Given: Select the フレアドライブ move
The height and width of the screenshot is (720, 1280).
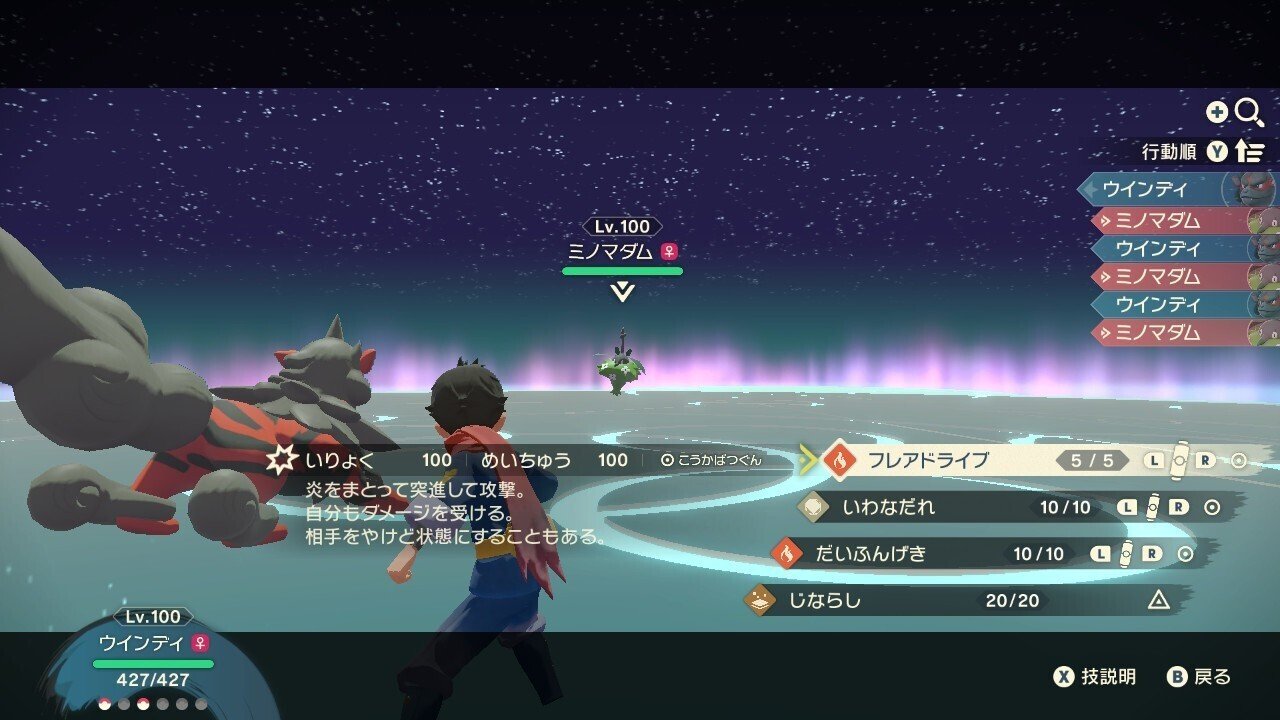Looking at the screenshot, I should 927,461.
